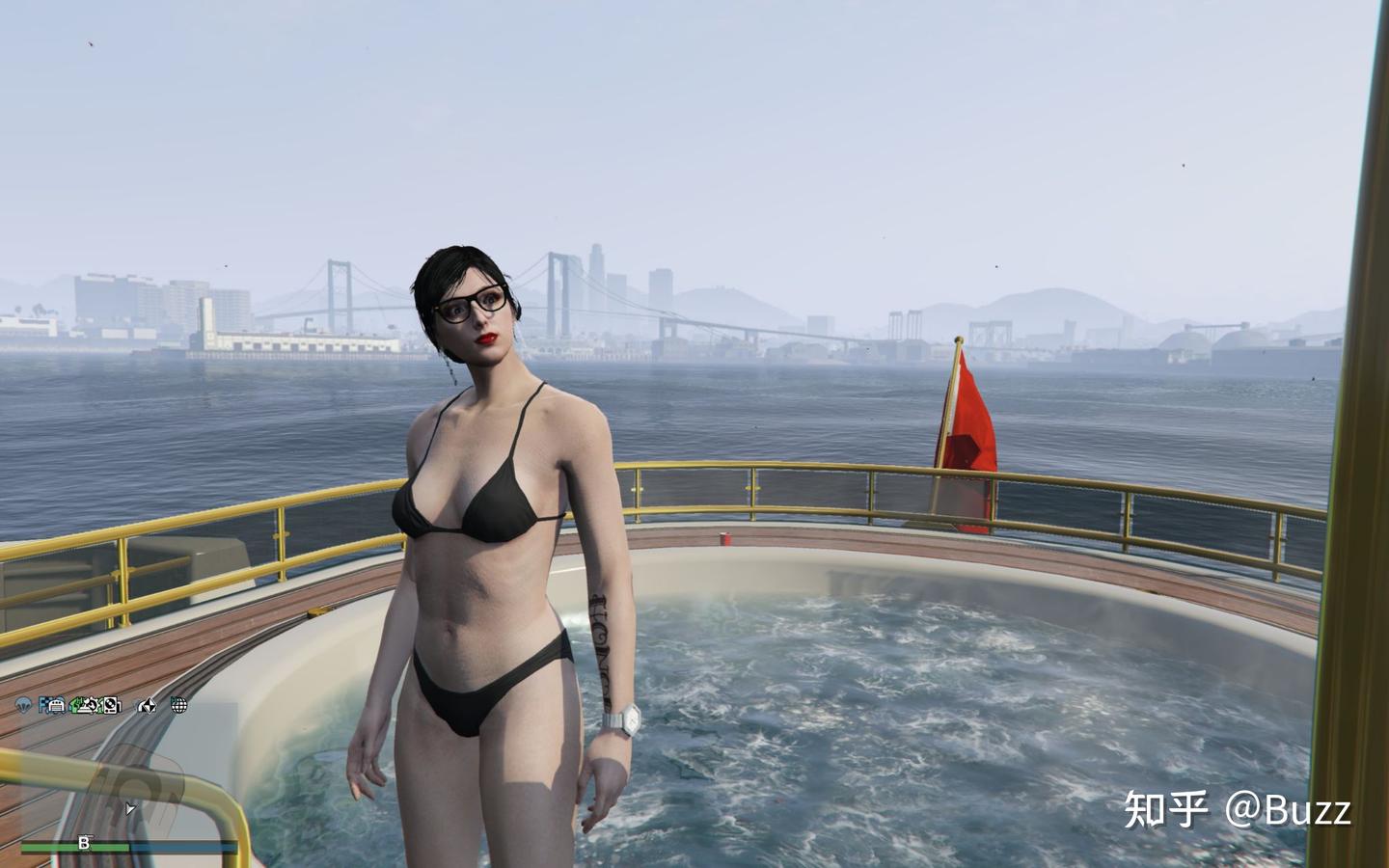Click the navigation arrow HUD icon
1389x868 pixels.
pyautogui.click(x=147, y=705)
